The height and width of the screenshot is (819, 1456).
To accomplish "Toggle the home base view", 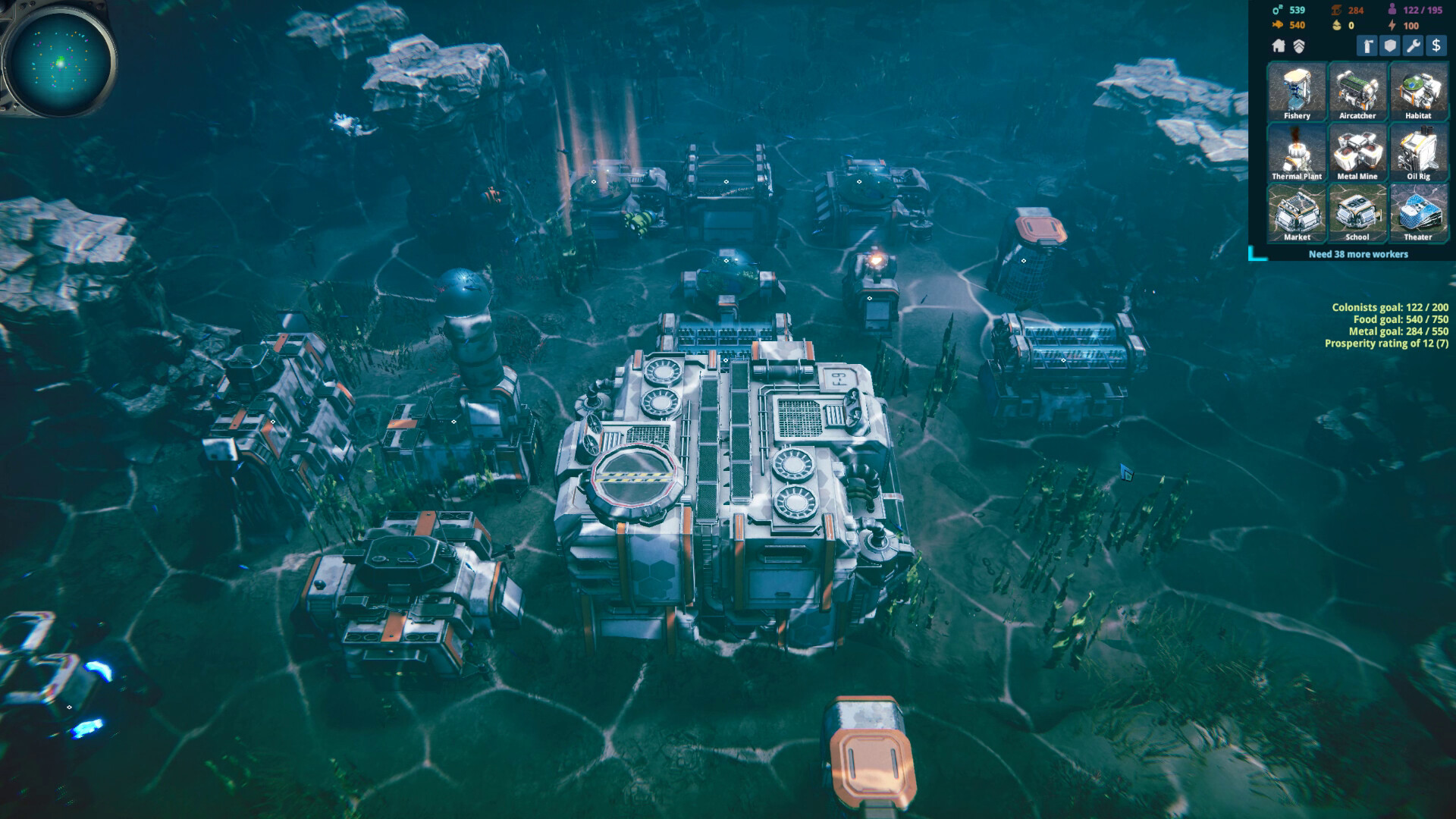I will coord(1279,46).
